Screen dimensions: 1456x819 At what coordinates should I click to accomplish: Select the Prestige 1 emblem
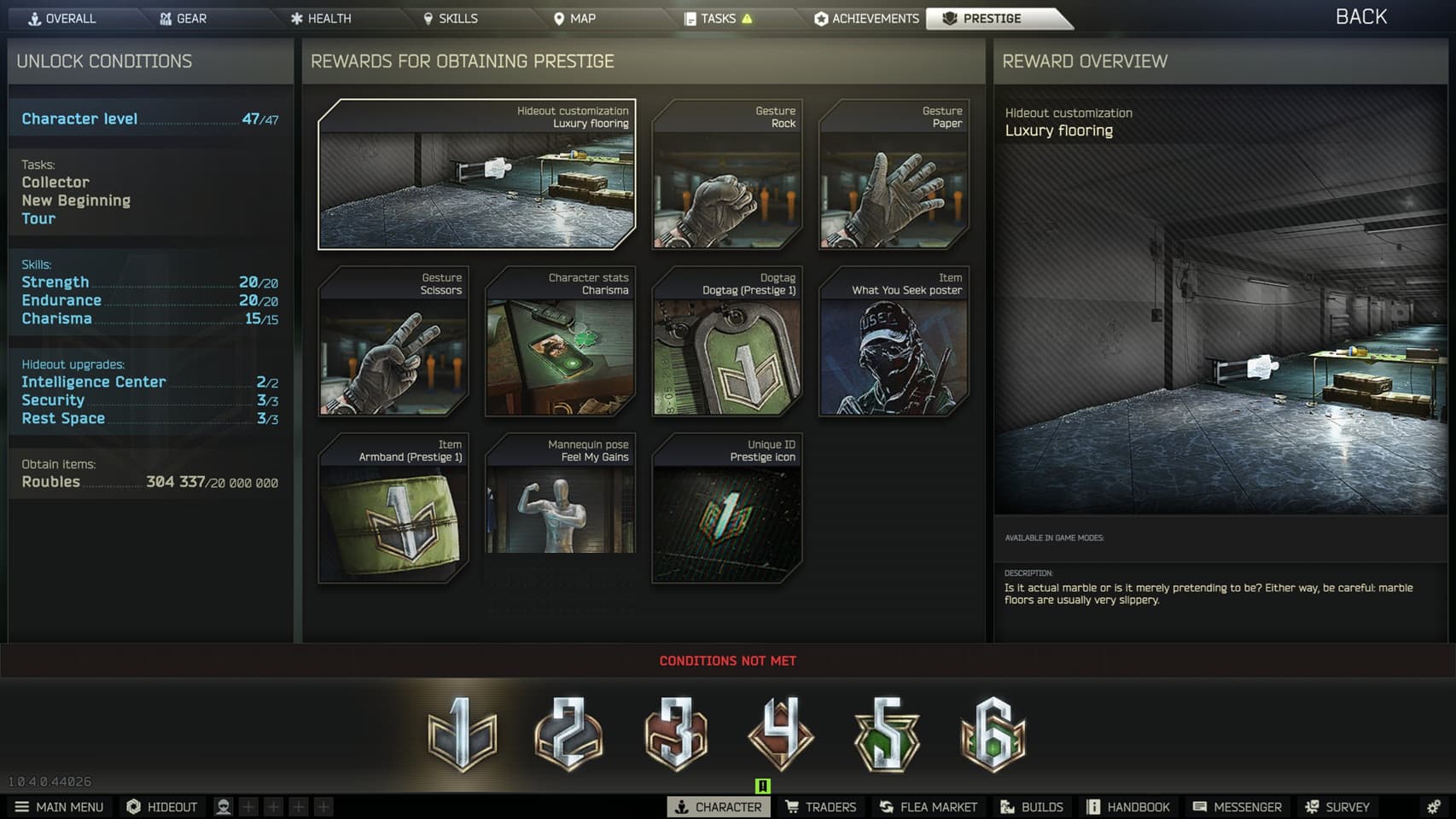pos(464,732)
